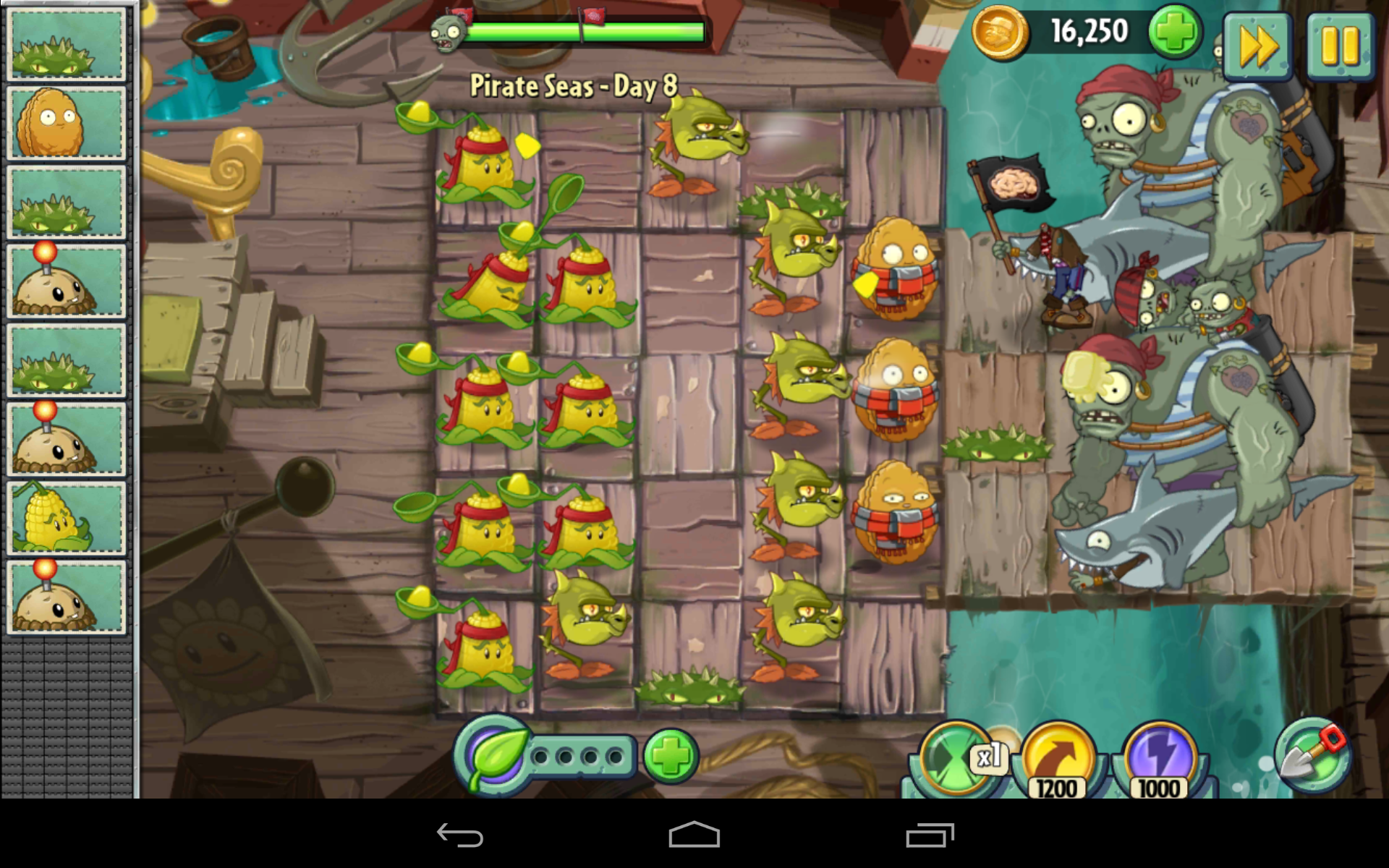Open the coin counter showing 16,250
1389x868 pixels.
coord(1088,30)
